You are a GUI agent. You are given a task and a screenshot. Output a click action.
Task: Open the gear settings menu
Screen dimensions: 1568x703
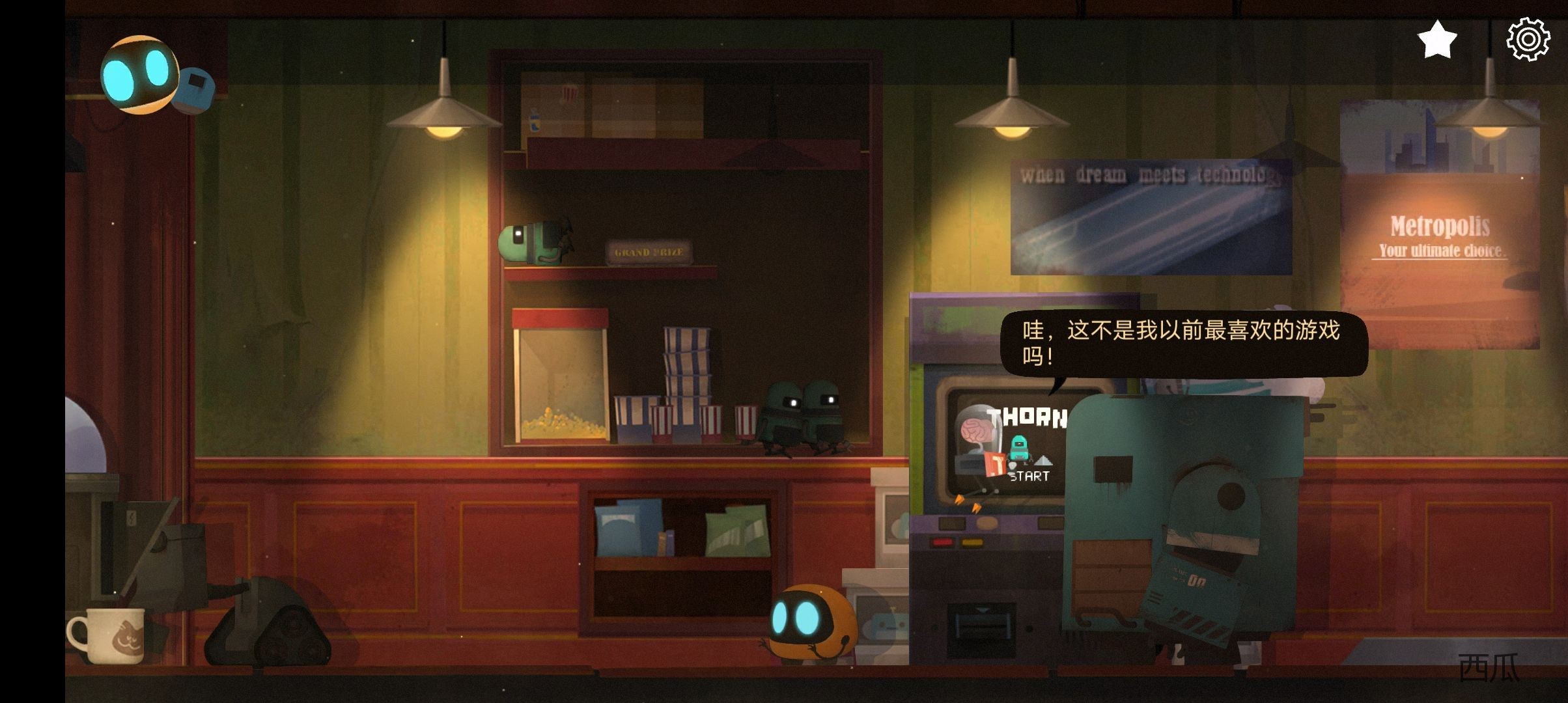click(x=1528, y=40)
